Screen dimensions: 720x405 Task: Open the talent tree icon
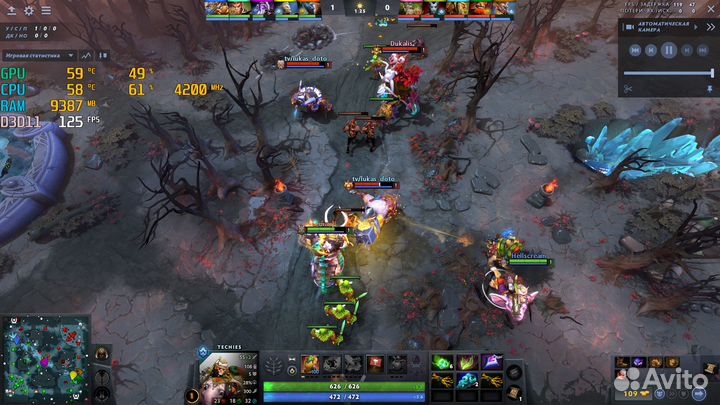click(274, 363)
